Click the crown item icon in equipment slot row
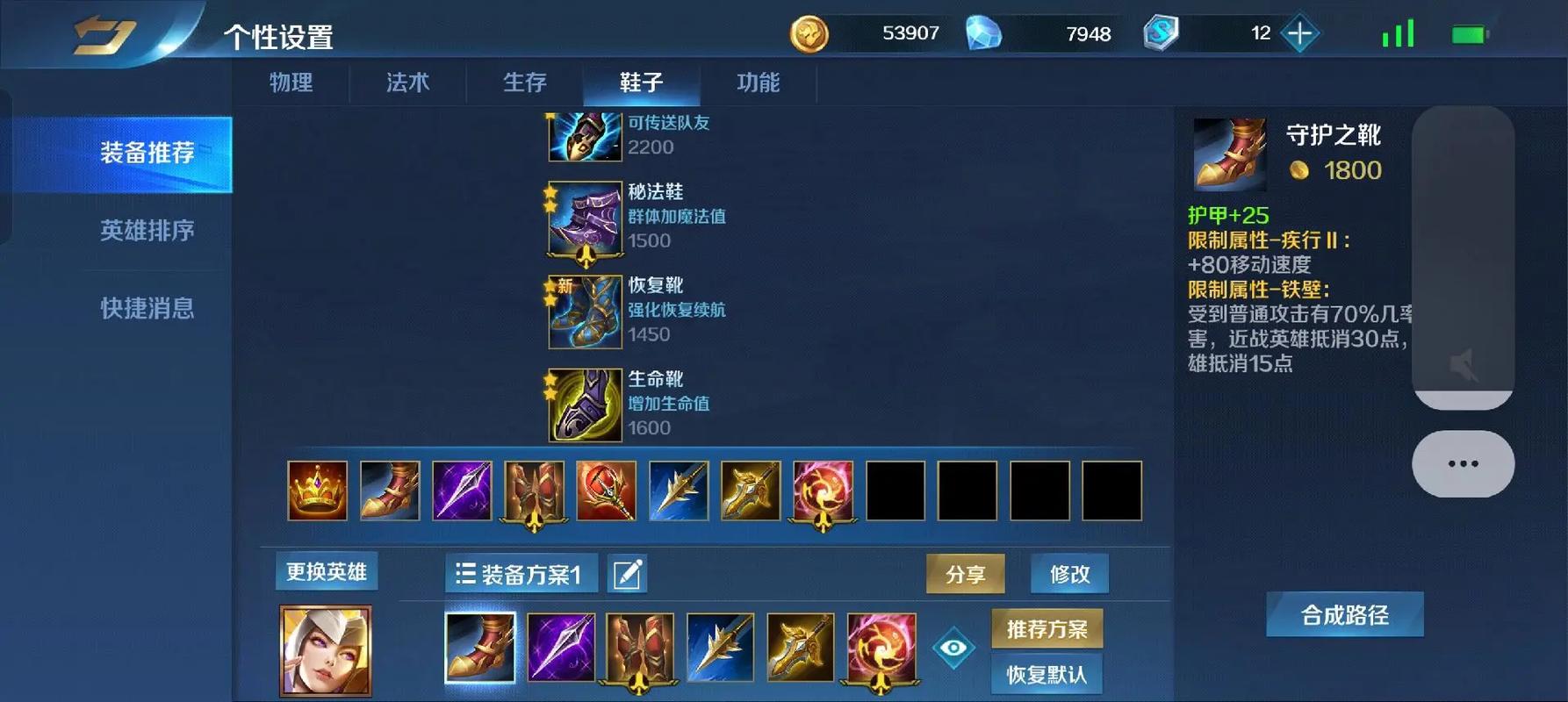This screenshot has height=702, width=1568. [x=316, y=491]
